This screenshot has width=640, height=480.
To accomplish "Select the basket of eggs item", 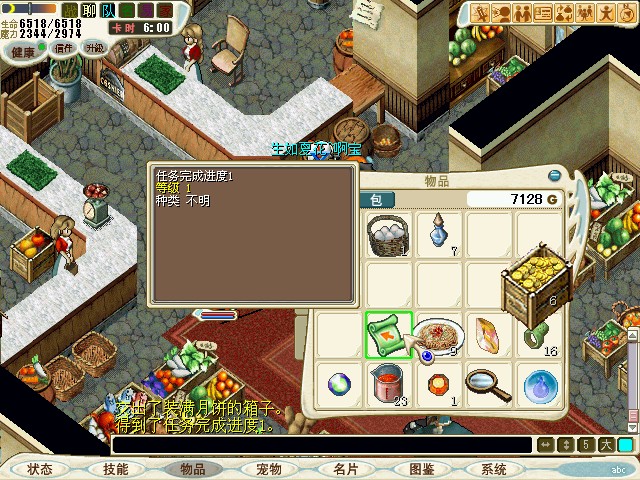I will tap(388, 236).
